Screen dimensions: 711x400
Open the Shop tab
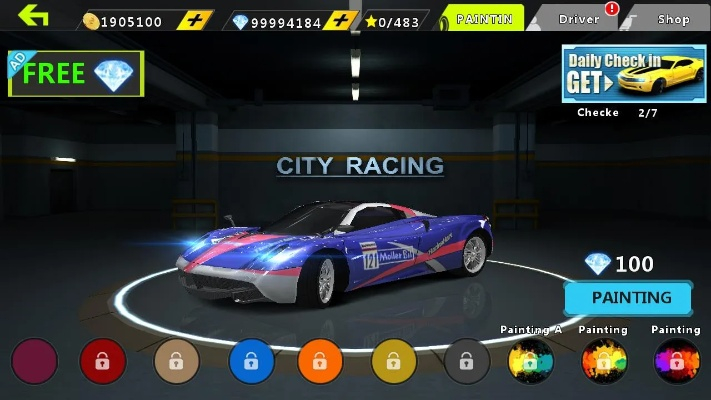coord(673,19)
